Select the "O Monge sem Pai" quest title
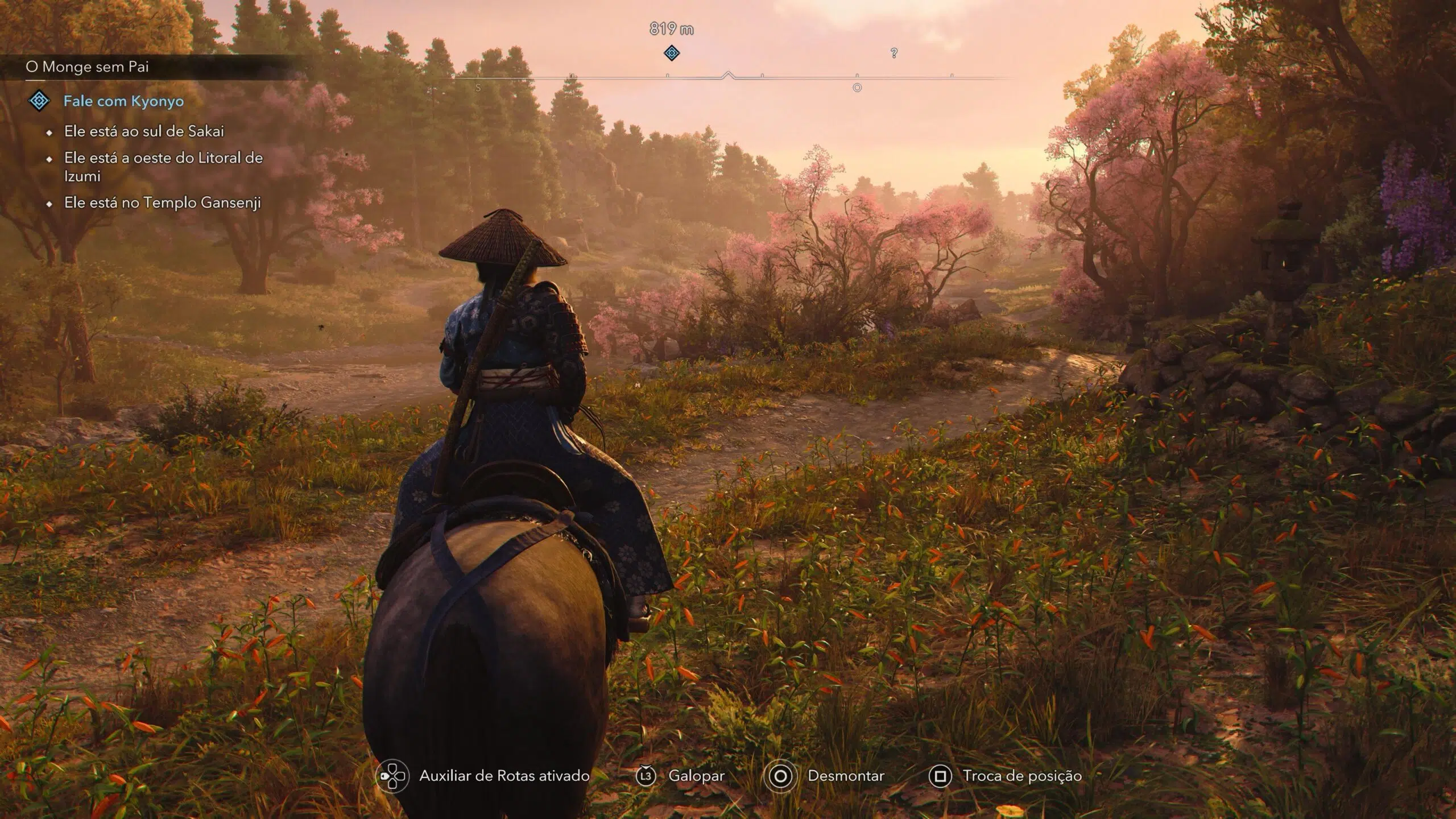 tap(87, 67)
